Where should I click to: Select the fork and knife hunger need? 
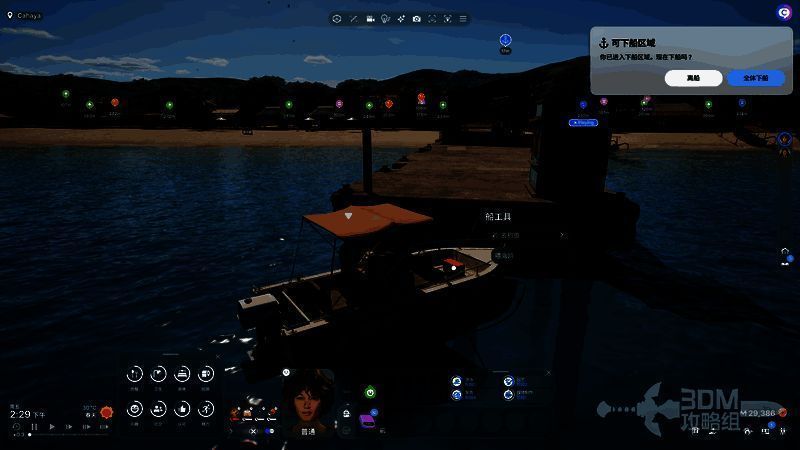[135, 375]
